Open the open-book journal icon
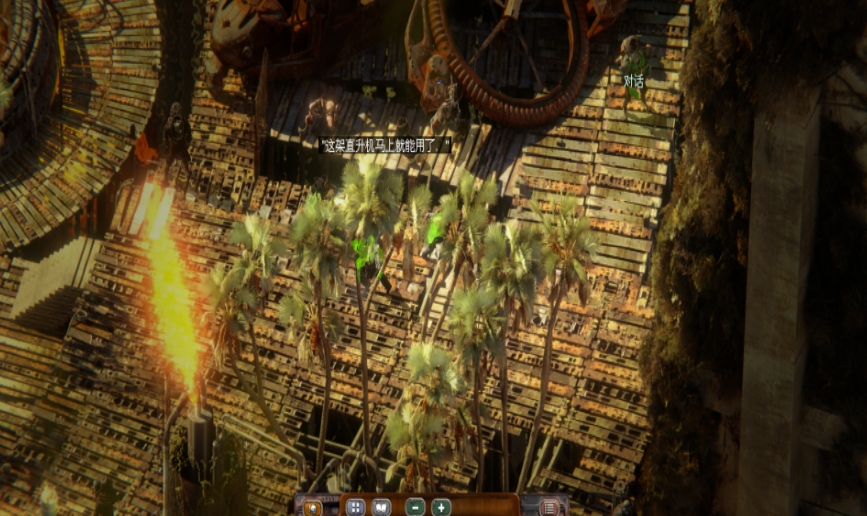Screen dimensions: 867x516 coord(381,507)
